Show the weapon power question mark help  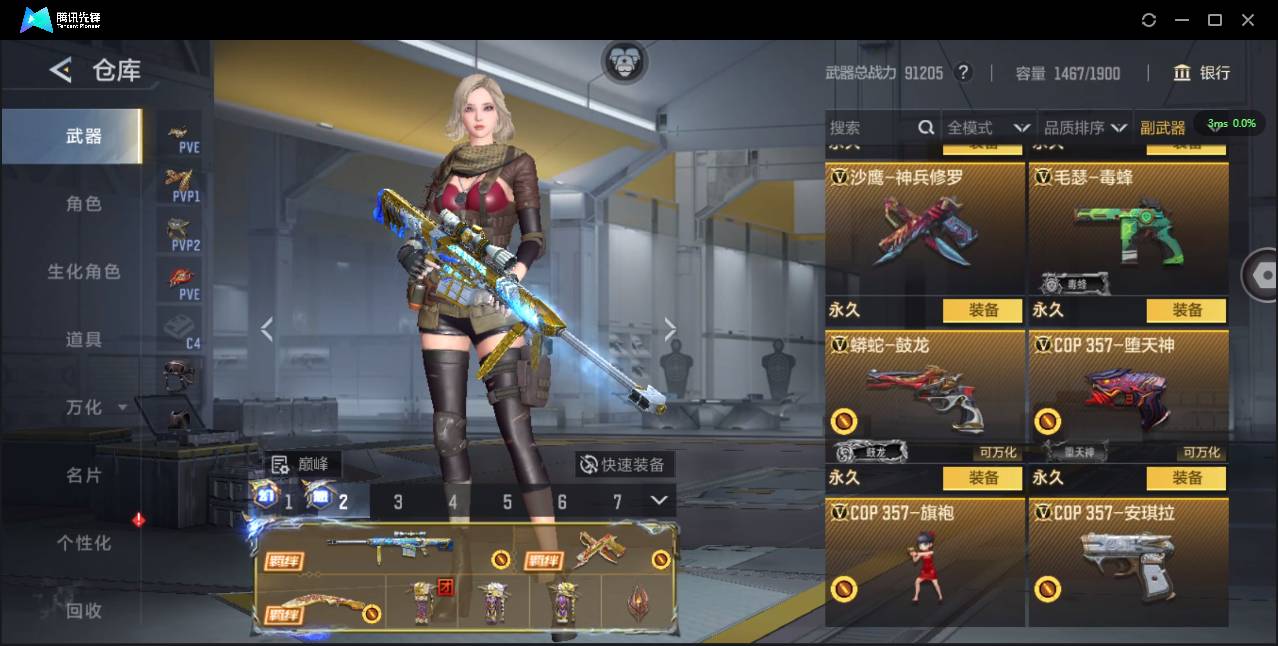[x=963, y=73]
